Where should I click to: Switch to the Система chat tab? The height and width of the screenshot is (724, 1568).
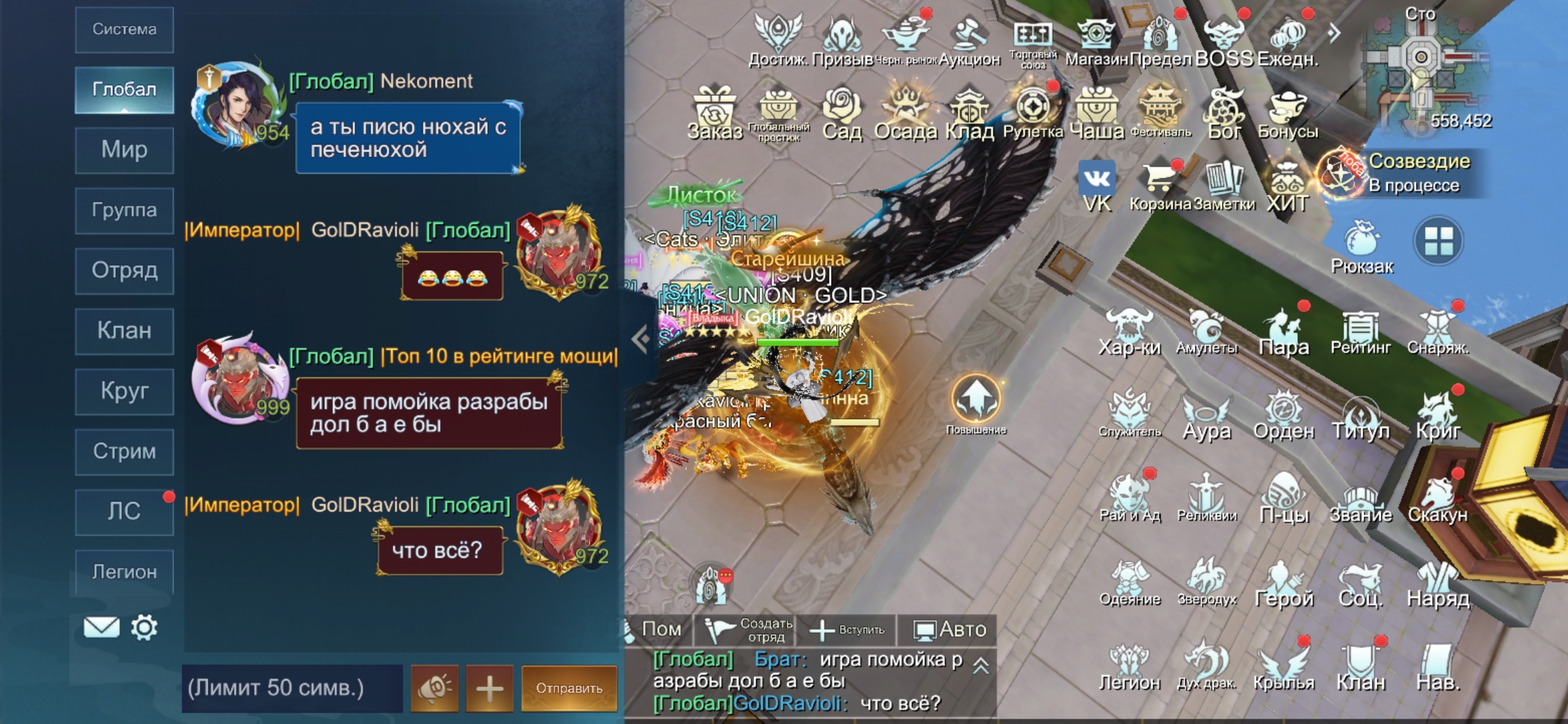coord(125,29)
